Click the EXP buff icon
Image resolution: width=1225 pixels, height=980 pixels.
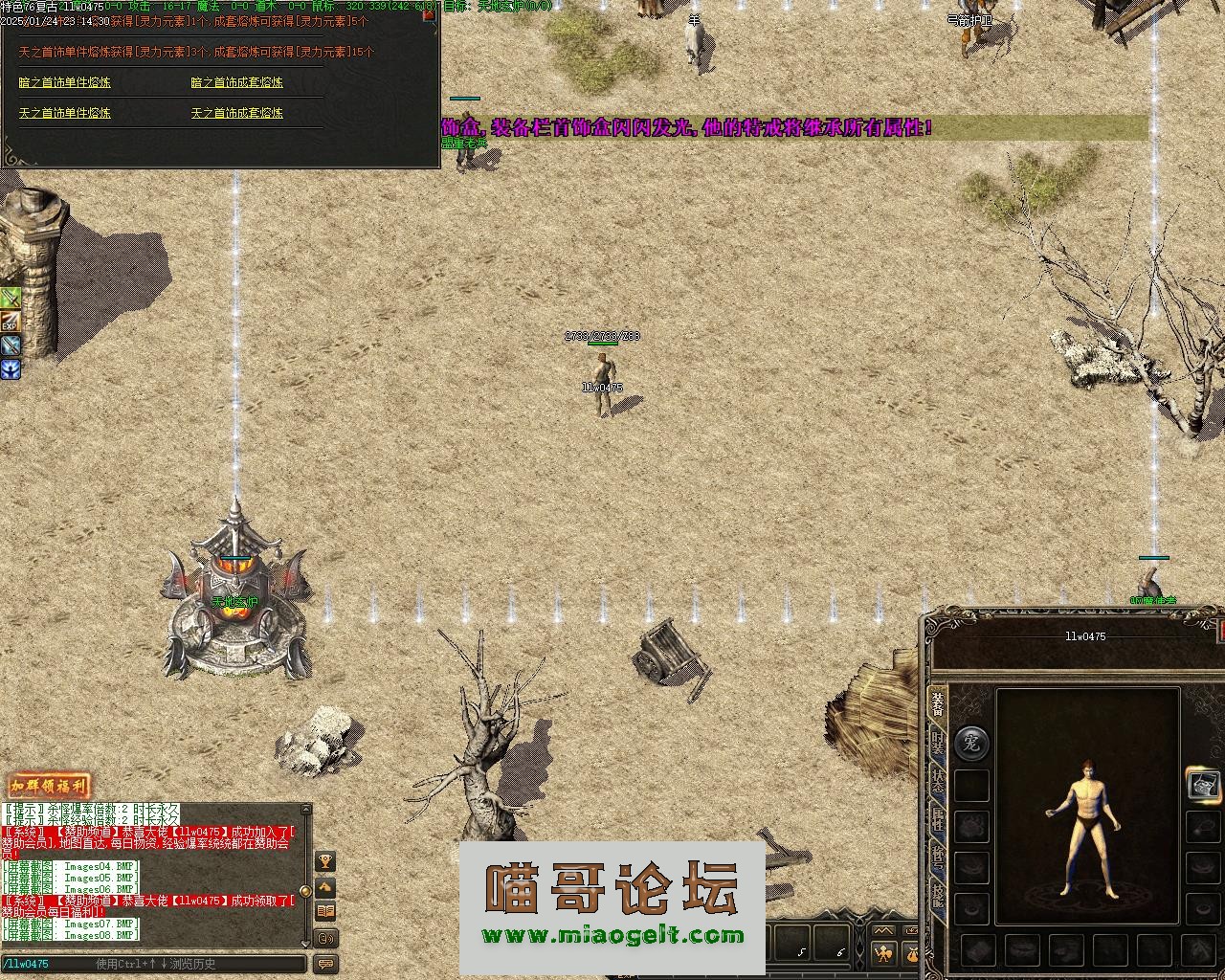click(x=11, y=323)
